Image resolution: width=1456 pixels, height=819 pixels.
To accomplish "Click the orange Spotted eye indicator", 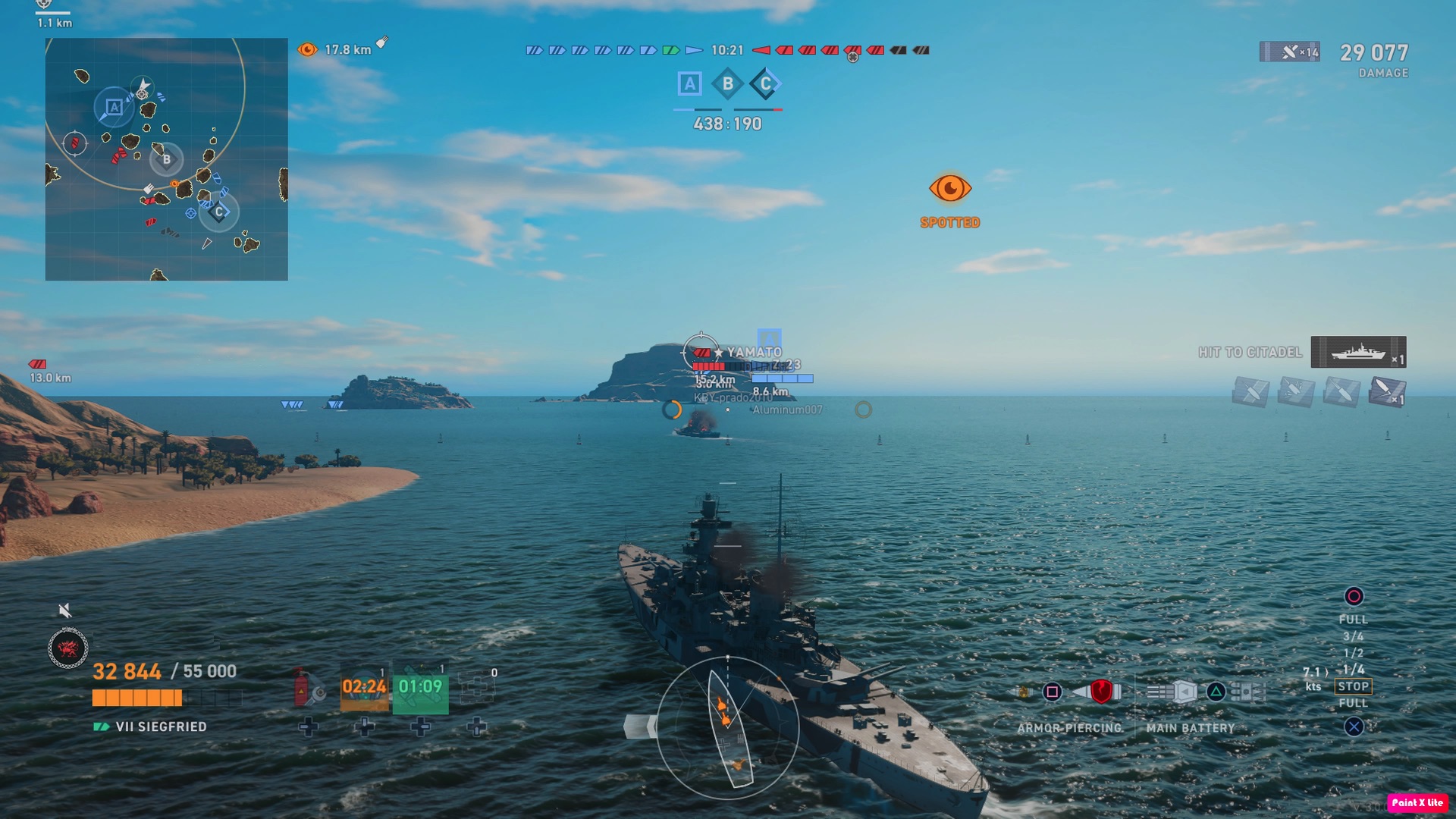I will point(949,189).
